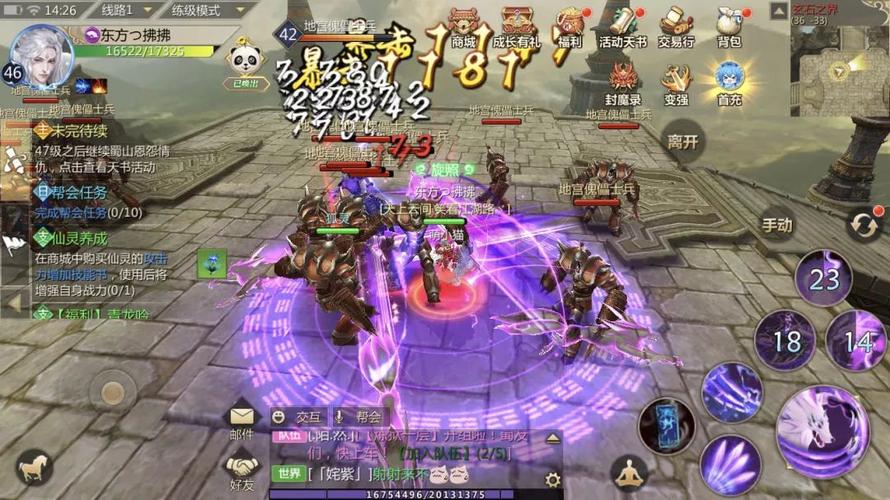Toggle the 手动 manual combat button
Screen dimensions: 890x500
point(778,225)
